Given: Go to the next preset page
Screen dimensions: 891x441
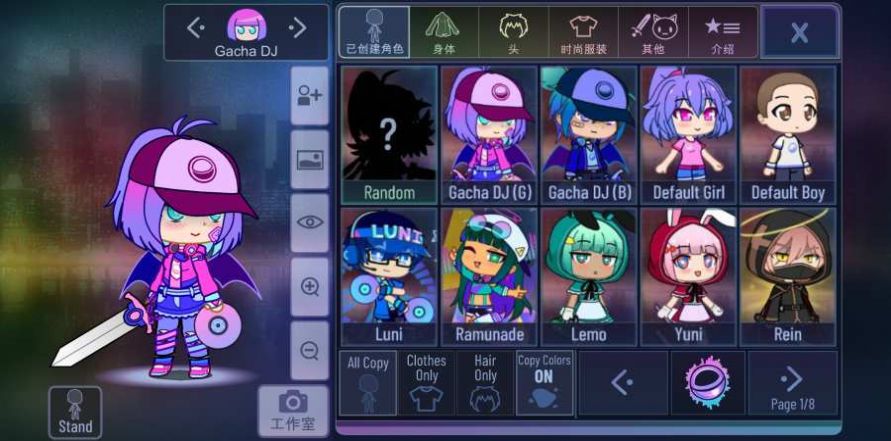Looking at the screenshot, I should pyautogui.click(x=792, y=383).
